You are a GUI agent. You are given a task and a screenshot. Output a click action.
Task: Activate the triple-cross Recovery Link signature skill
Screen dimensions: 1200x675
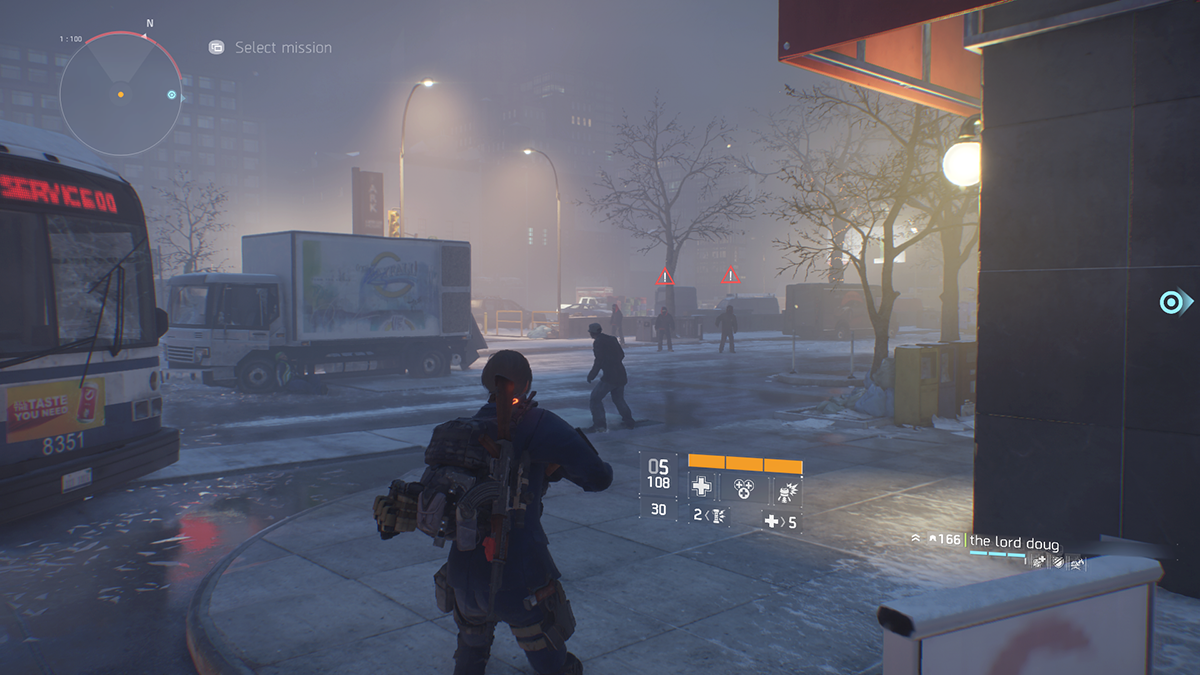743,488
